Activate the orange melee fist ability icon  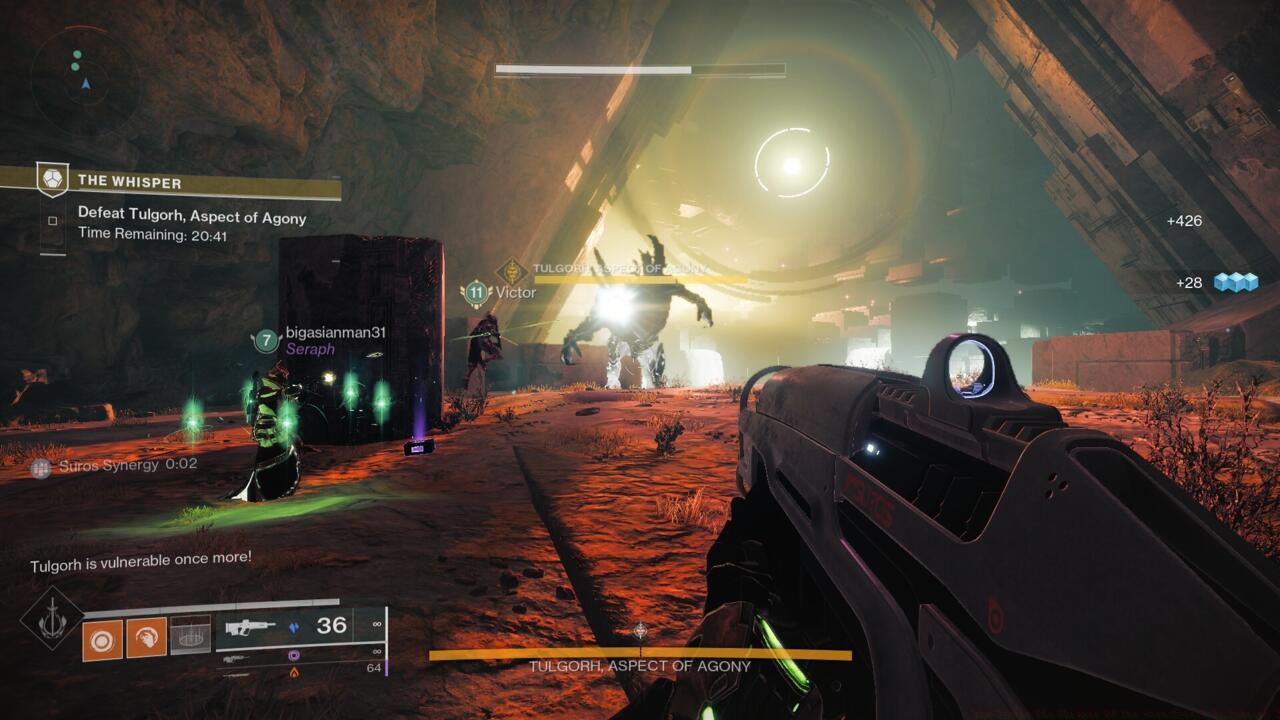tap(146, 639)
